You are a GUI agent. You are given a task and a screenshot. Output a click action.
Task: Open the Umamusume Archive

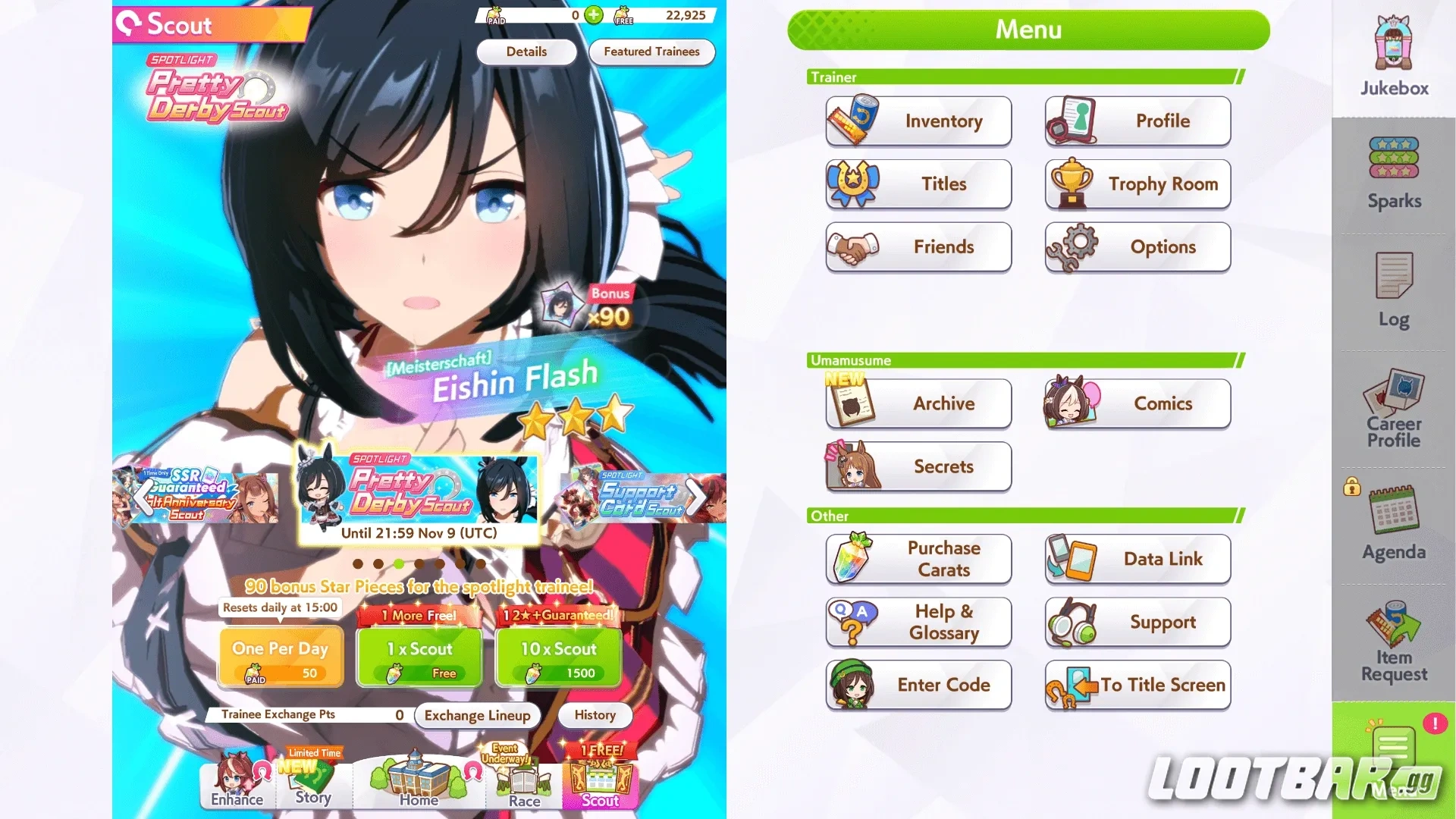tap(918, 403)
